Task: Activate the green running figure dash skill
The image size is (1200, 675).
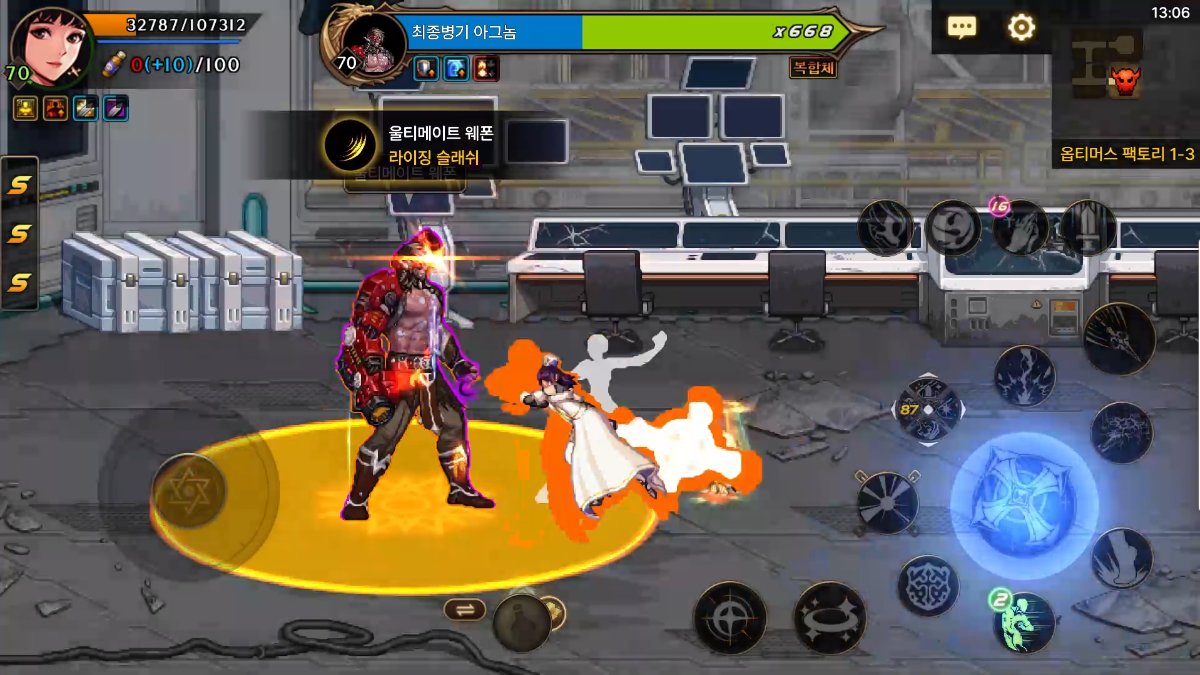Action: click(x=1025, y=622)
